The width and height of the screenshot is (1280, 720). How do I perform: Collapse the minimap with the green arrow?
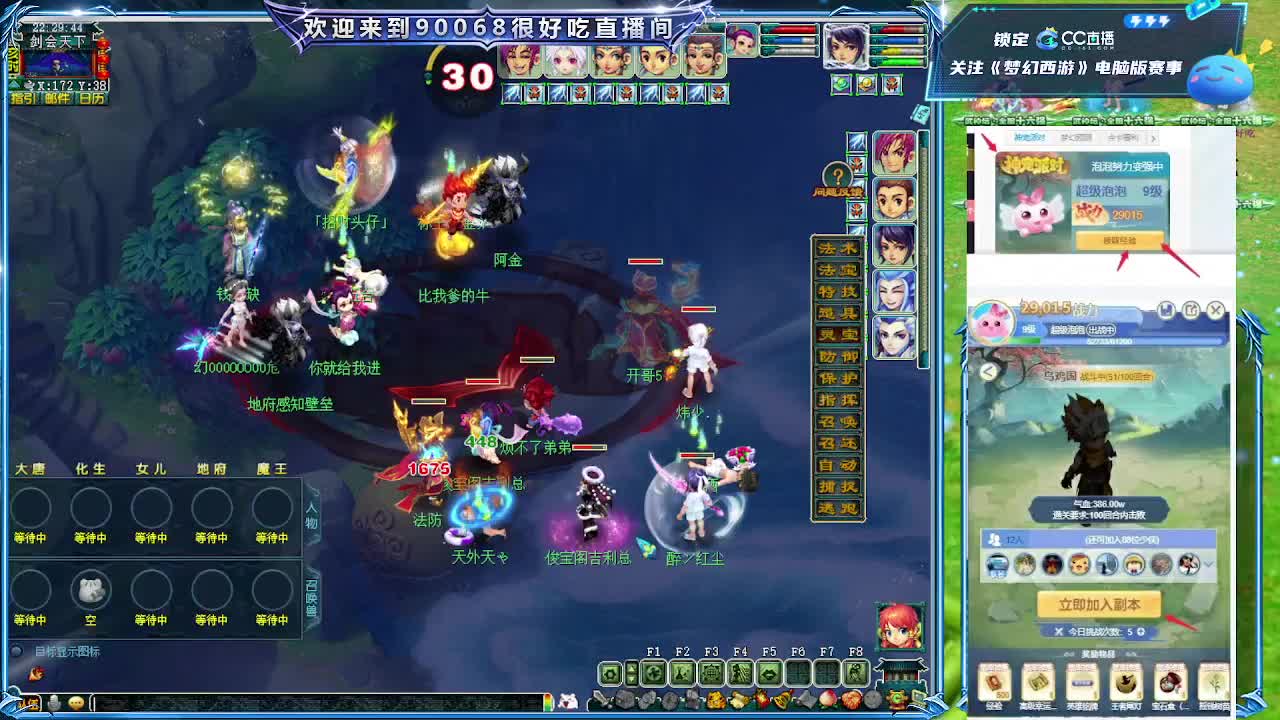tap(14, 83)
